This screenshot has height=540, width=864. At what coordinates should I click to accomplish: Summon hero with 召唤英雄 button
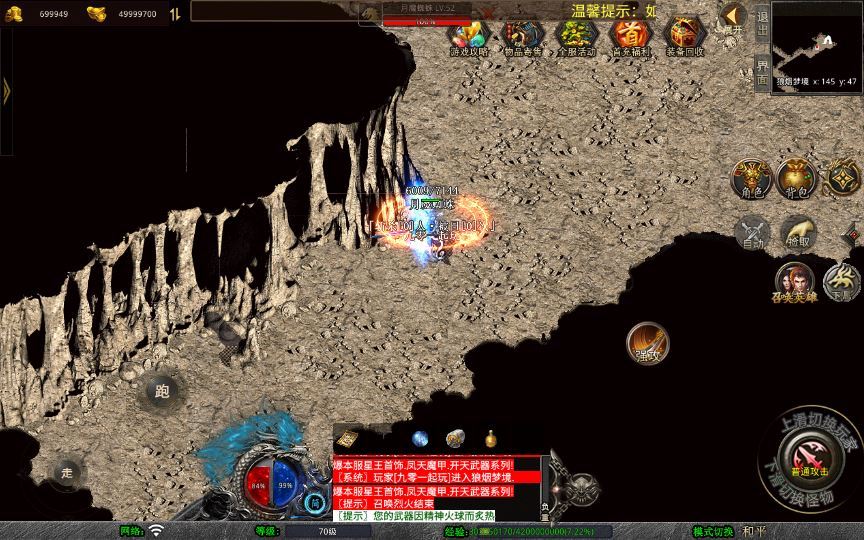[x=794, y=282]
